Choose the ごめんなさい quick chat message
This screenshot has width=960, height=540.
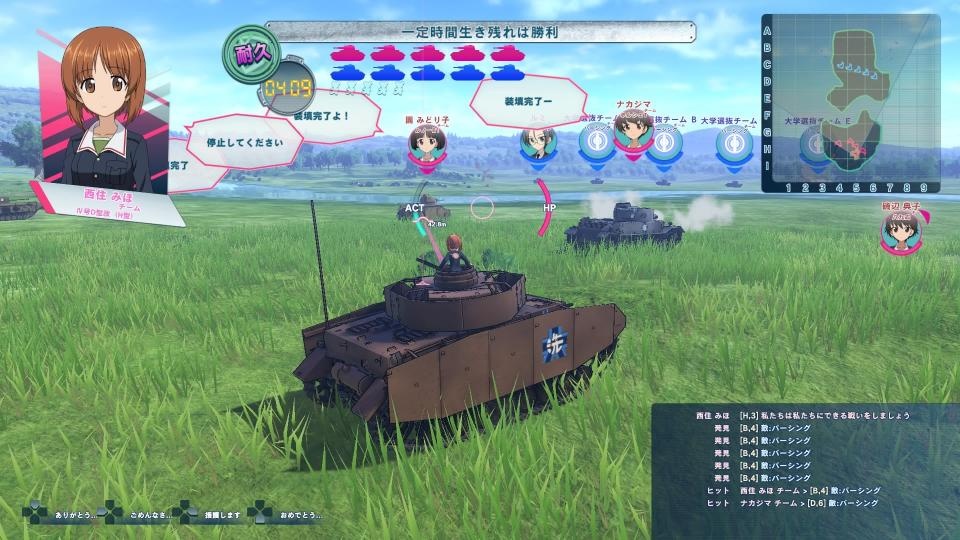pos(139,514)
